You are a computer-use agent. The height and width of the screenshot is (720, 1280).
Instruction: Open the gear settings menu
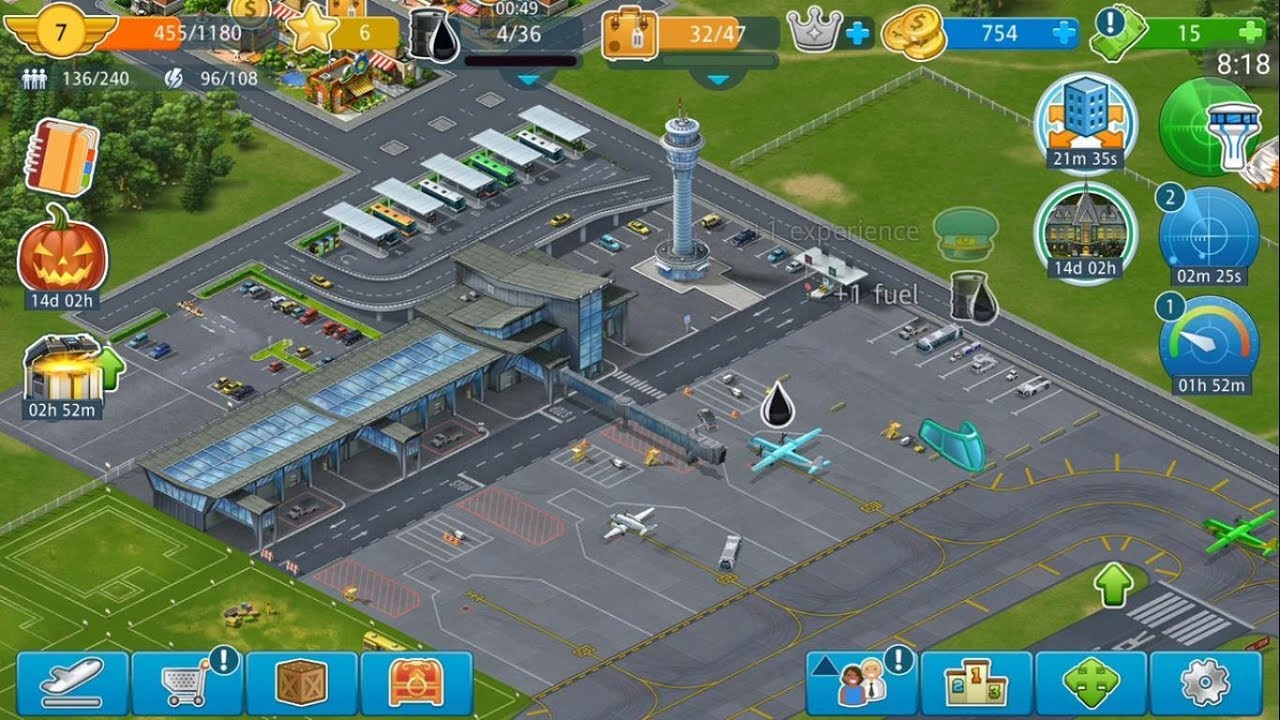click(x=1205, y=684)
